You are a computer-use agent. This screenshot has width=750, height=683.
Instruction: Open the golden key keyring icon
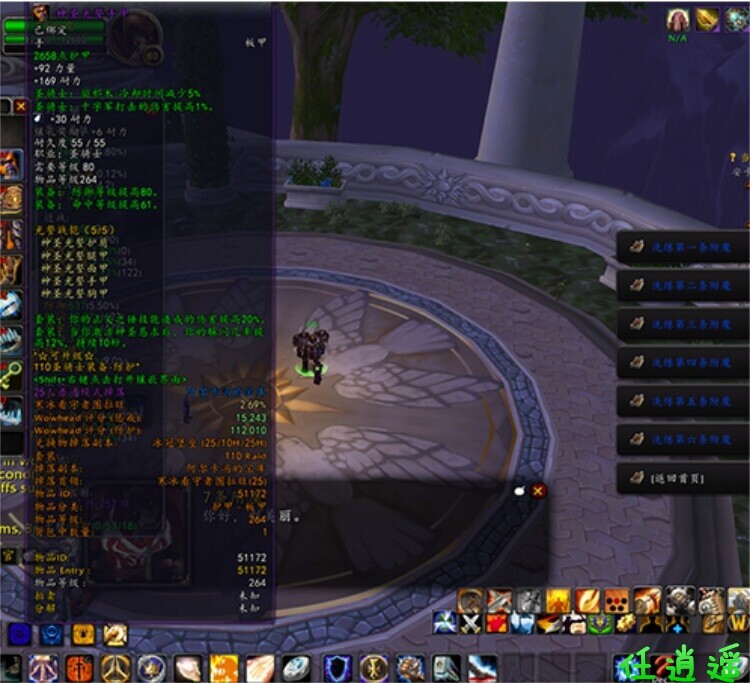click(x=11, y=373)
